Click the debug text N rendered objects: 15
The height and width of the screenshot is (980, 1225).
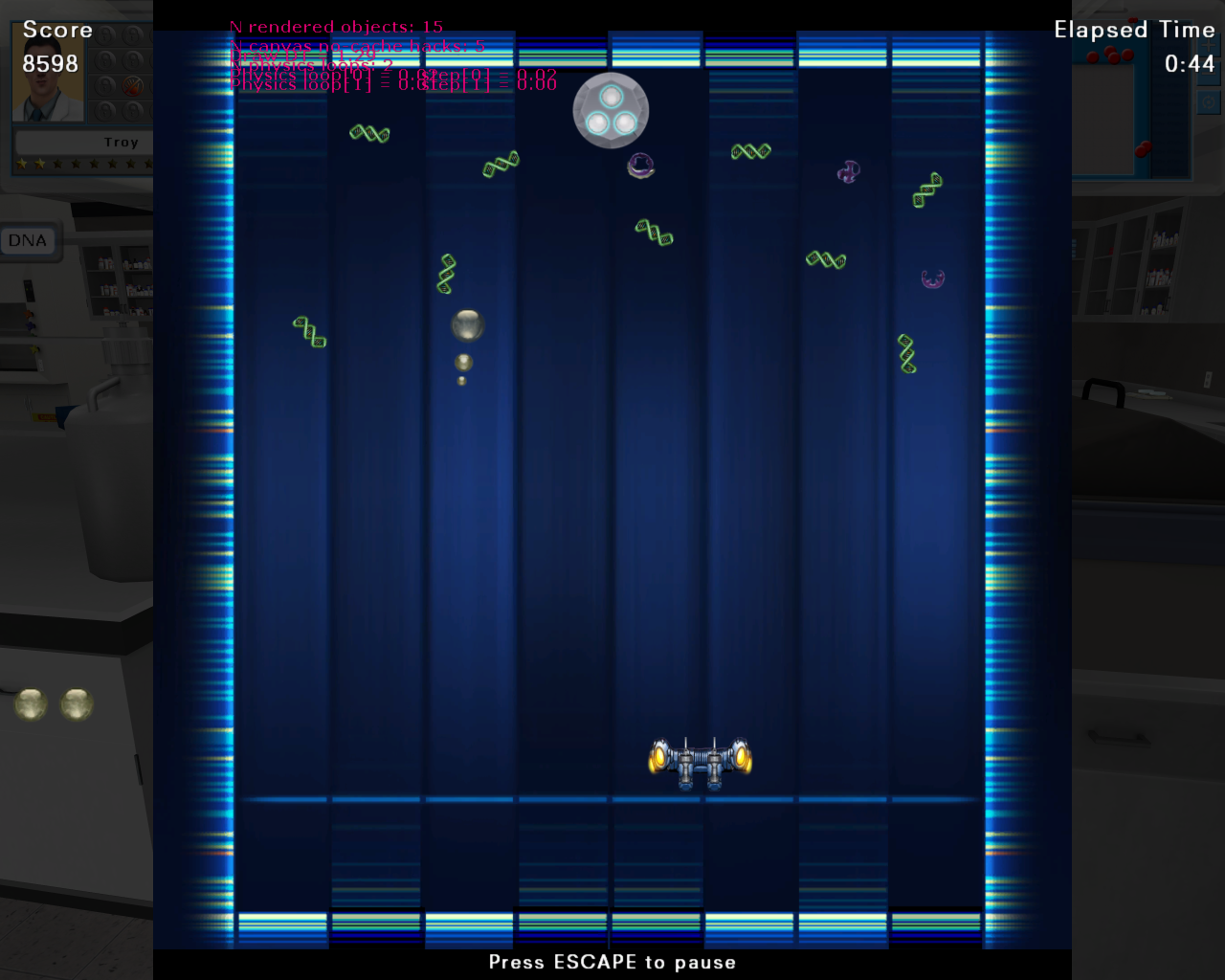coord(335,26)
